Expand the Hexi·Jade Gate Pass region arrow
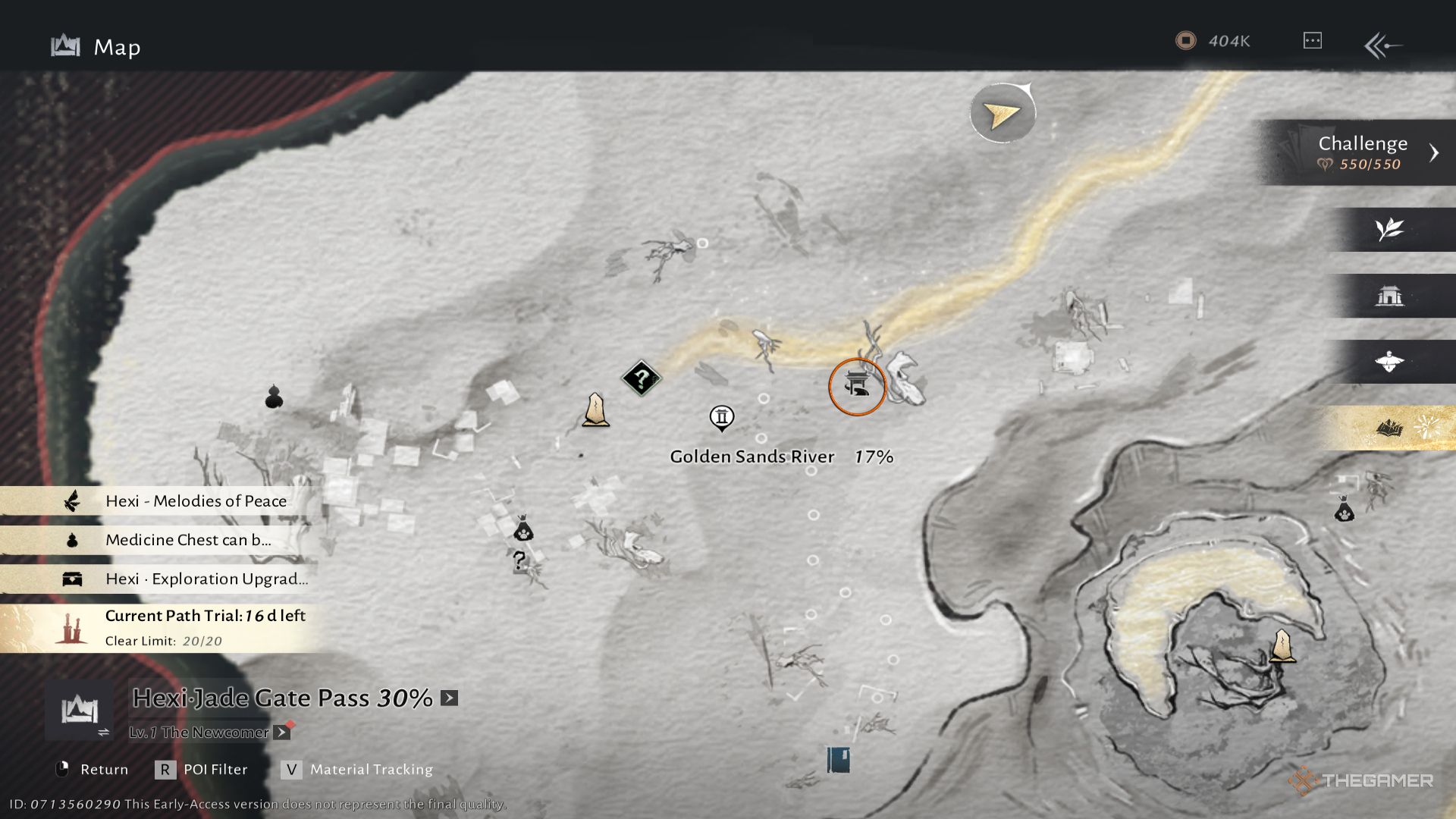Image resolution: width=1456 pixels, height=819 pixels. coord(450,698)
